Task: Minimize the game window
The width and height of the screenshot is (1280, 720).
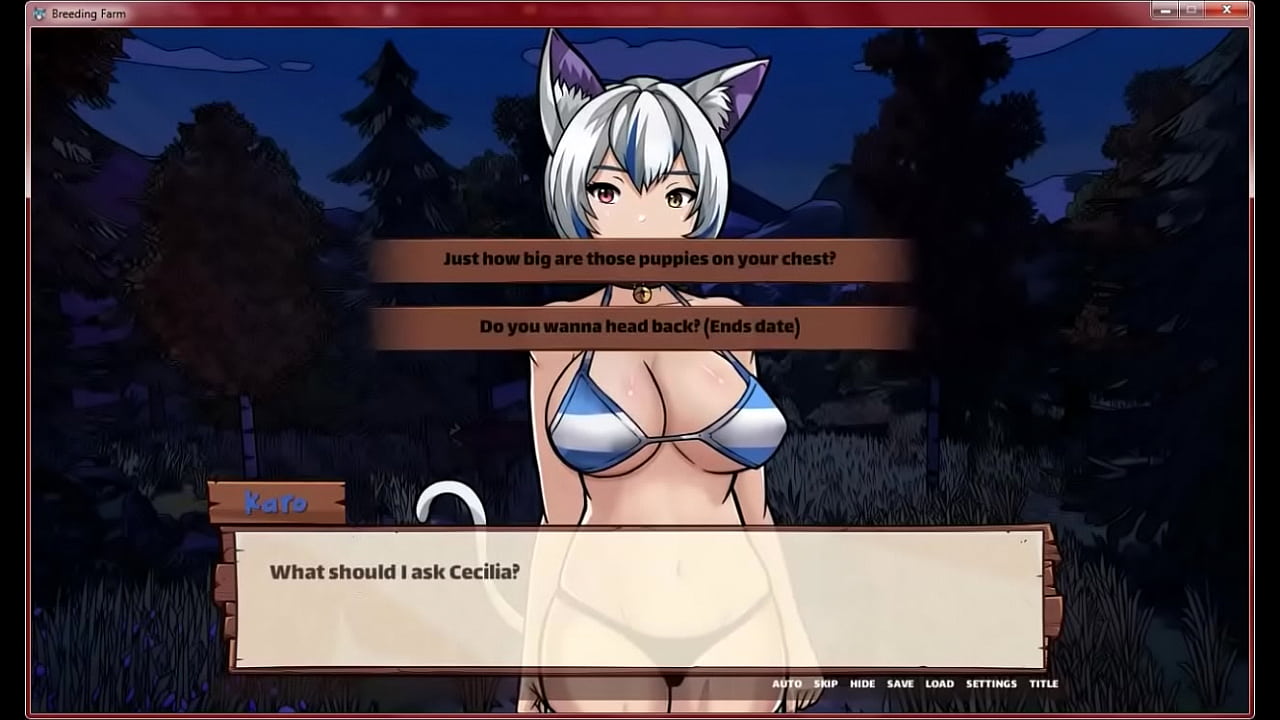Action: pyautogui.click(x=1164, y=10)
